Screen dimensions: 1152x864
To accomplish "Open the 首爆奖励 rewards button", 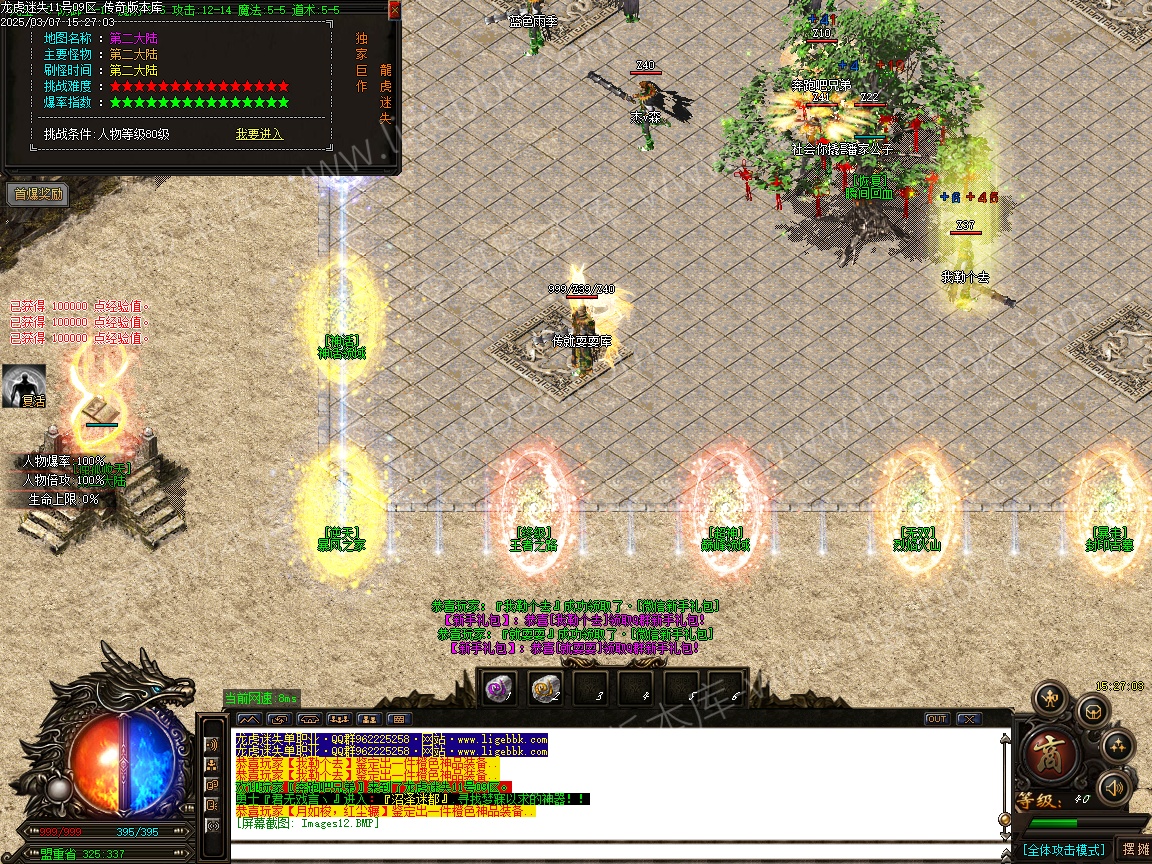I will point(39,195).
